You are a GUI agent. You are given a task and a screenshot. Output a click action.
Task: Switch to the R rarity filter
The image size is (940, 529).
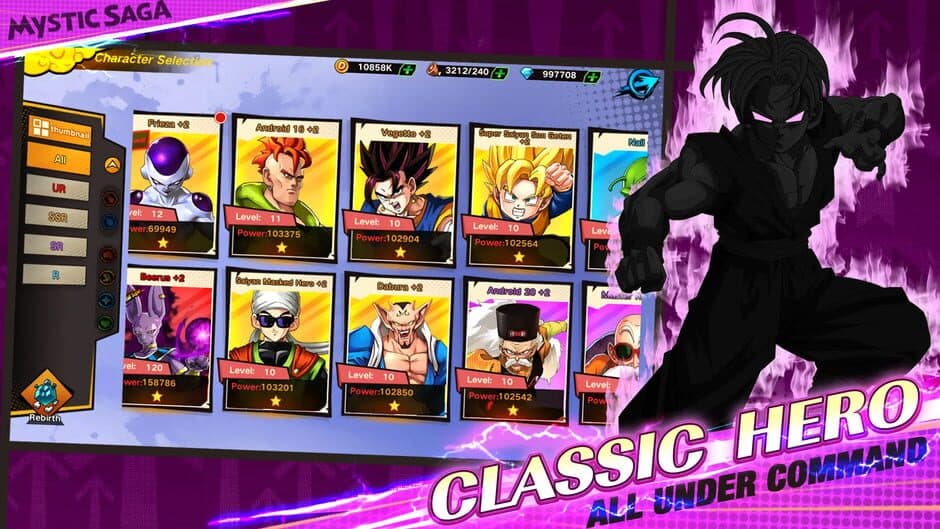(56, 273)
